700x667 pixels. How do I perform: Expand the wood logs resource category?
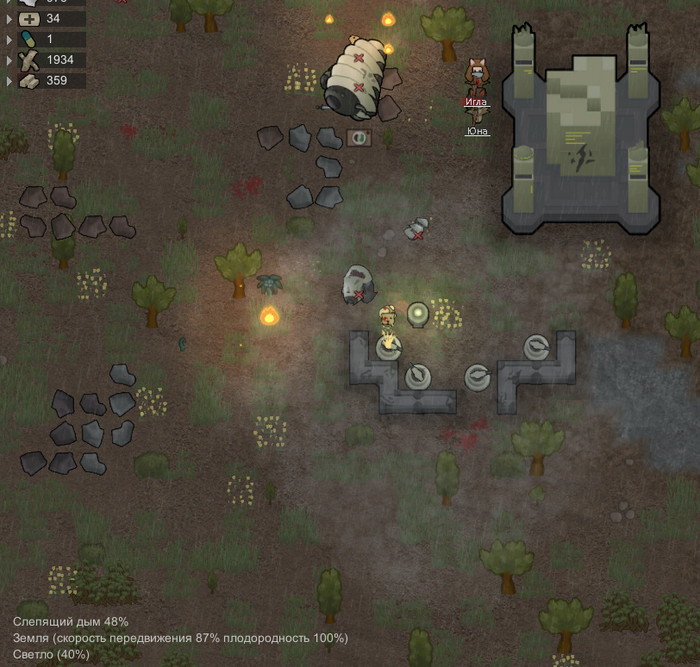coord(10,59)
